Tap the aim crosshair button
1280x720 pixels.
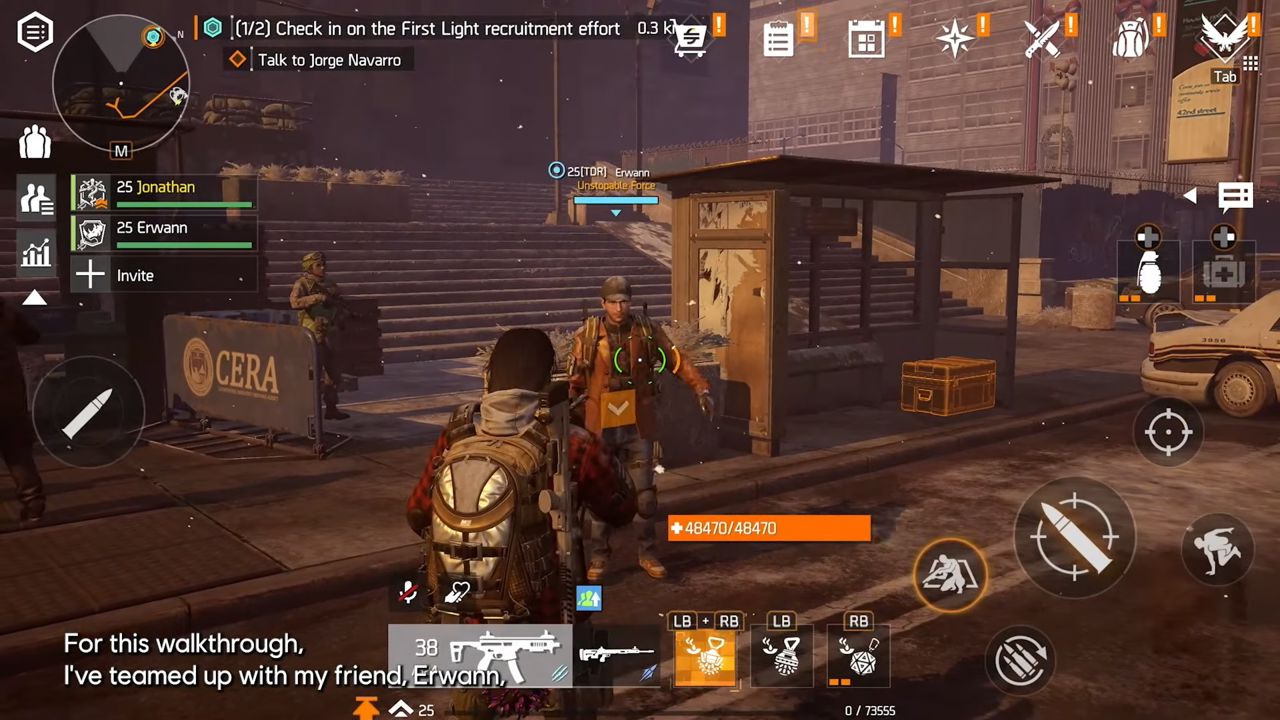[x=1167, y=432]
